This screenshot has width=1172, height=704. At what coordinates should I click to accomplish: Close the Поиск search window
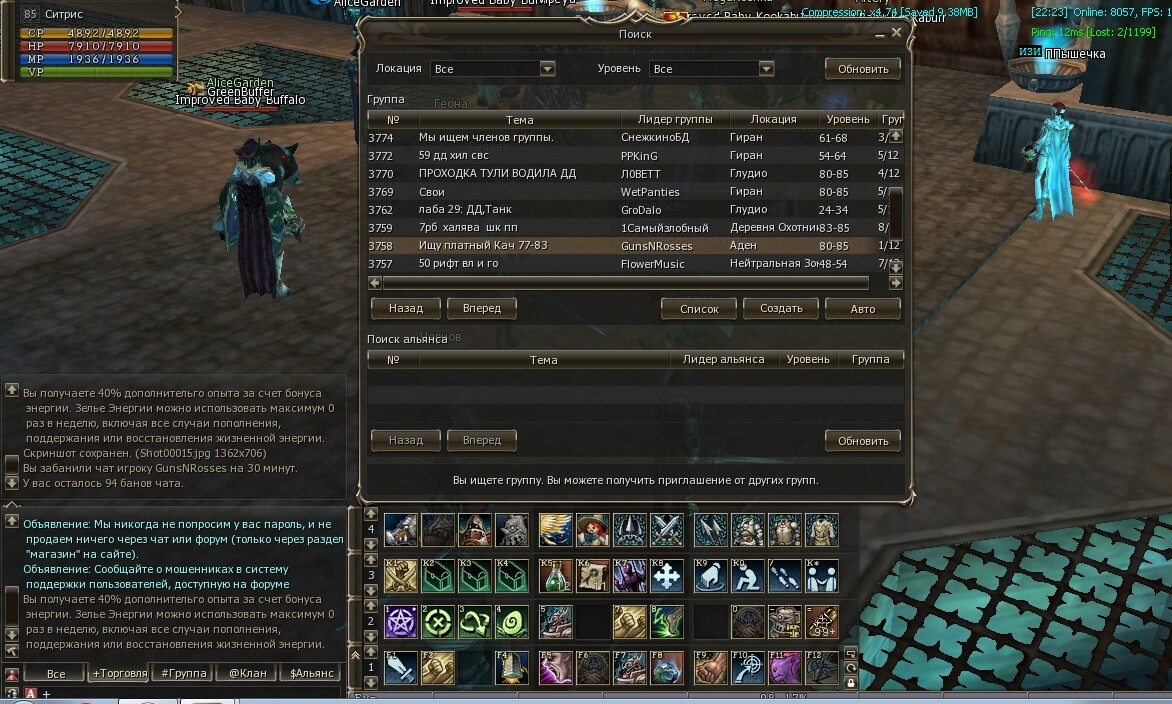pos(896,33)
